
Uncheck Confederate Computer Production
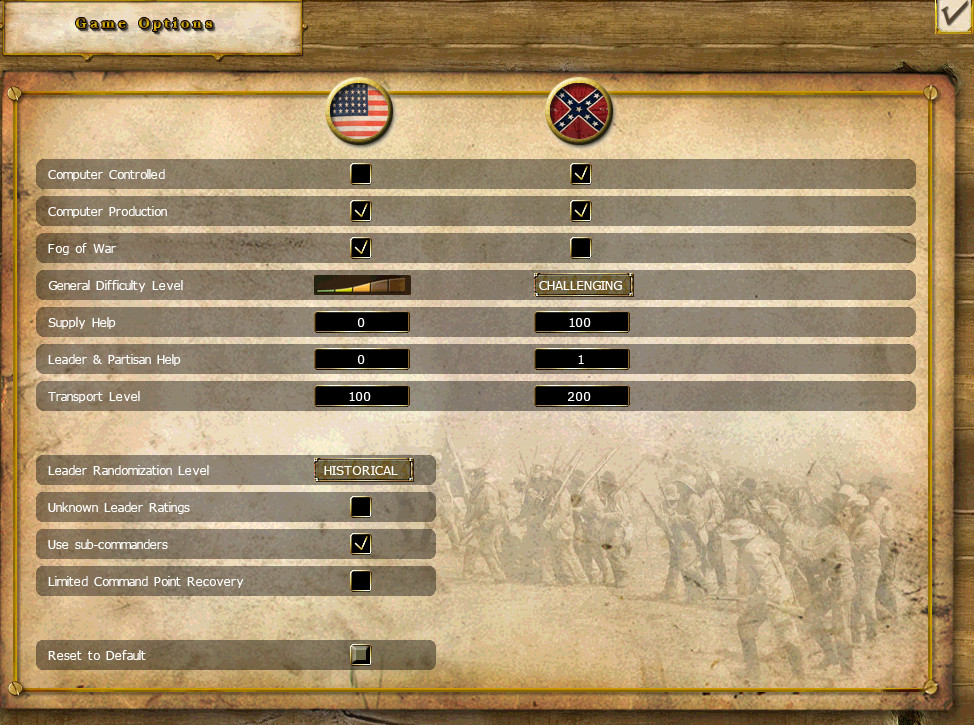click(x=581, y=211)
